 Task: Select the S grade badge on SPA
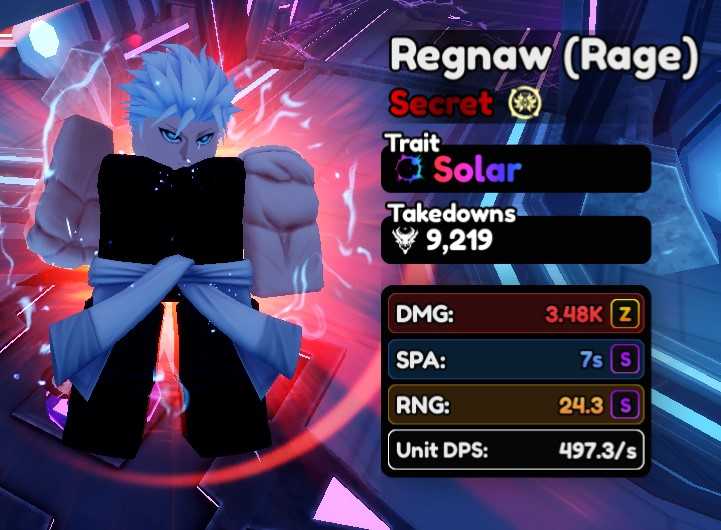click(626, 360)
